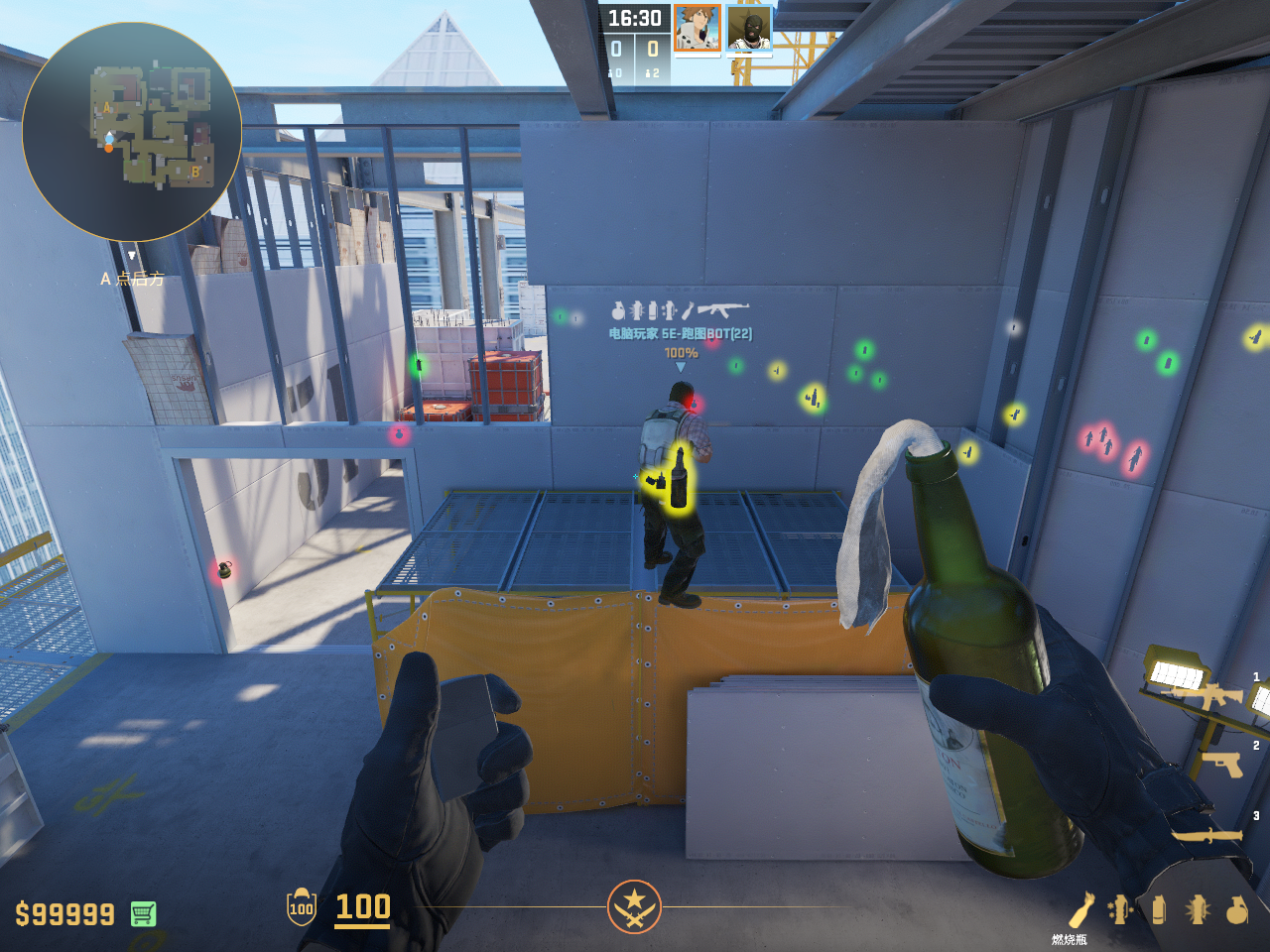Click the orange-framed player avatar
Screen dimensions: 1270x952
[697, 28]
